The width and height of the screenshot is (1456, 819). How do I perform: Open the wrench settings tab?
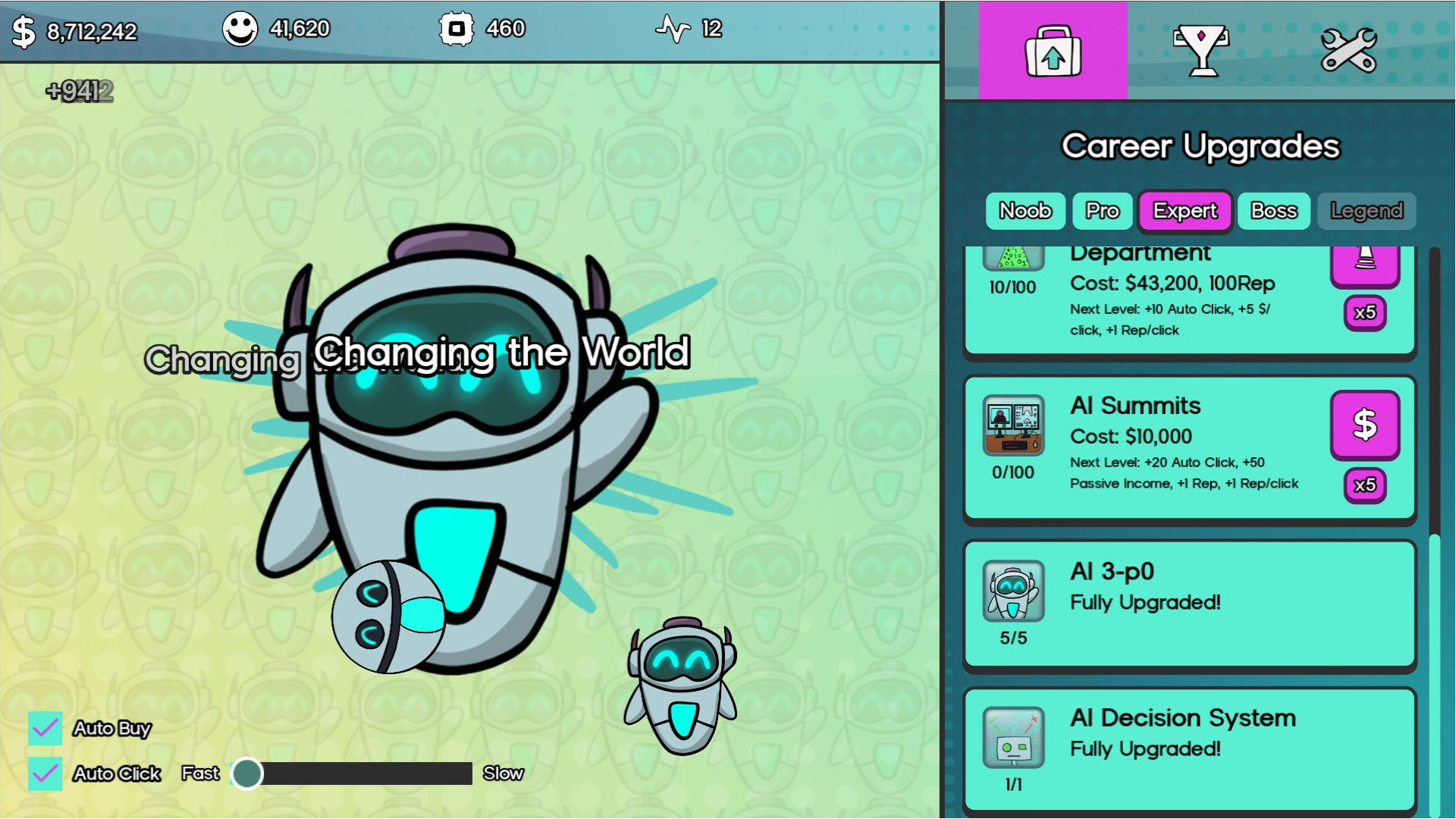click(x=1348, y=51)
